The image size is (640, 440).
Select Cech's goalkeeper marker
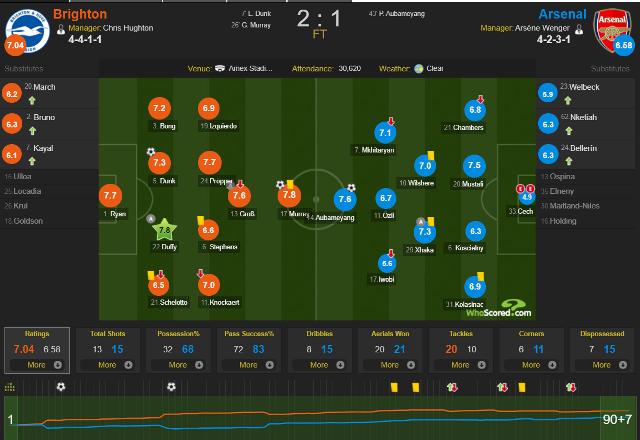527,196
